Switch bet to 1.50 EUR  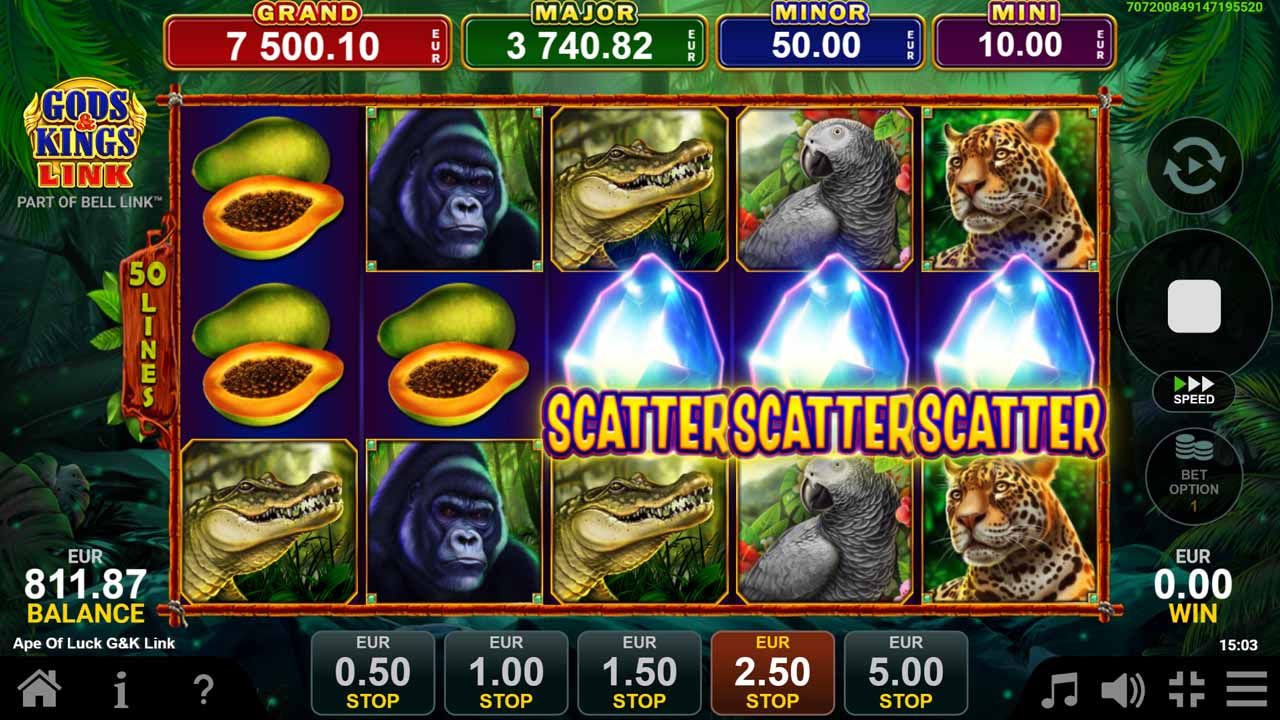[639, 671]
